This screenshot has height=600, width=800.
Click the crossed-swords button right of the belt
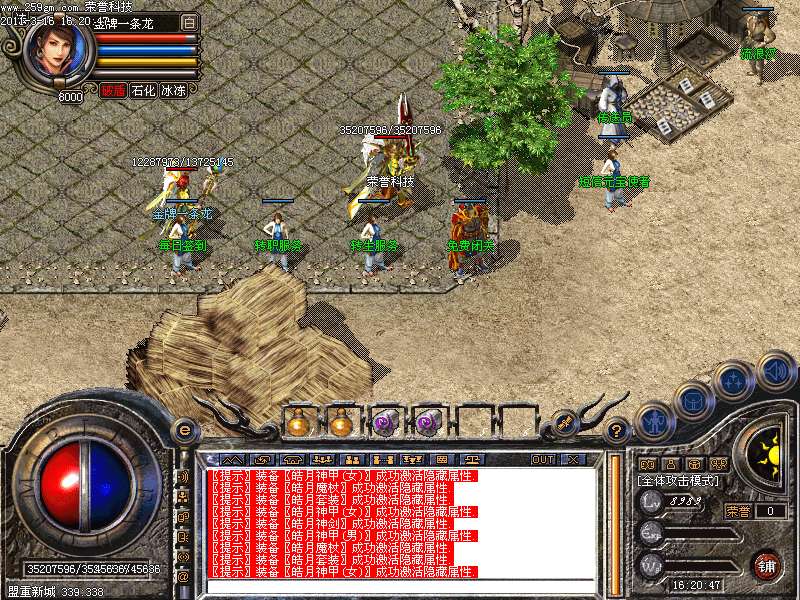tap(563, 423)
